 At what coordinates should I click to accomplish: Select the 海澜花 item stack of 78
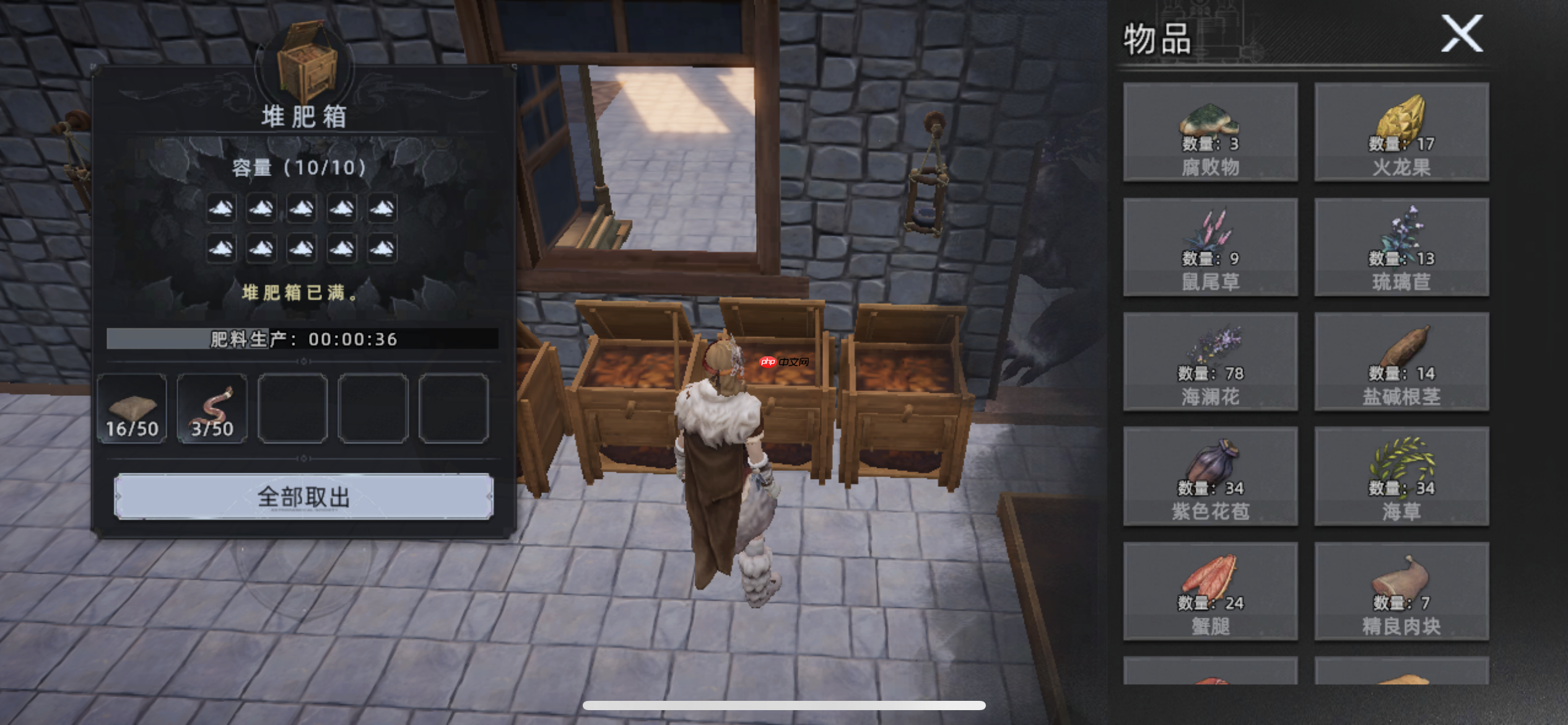coord(1210,362)
